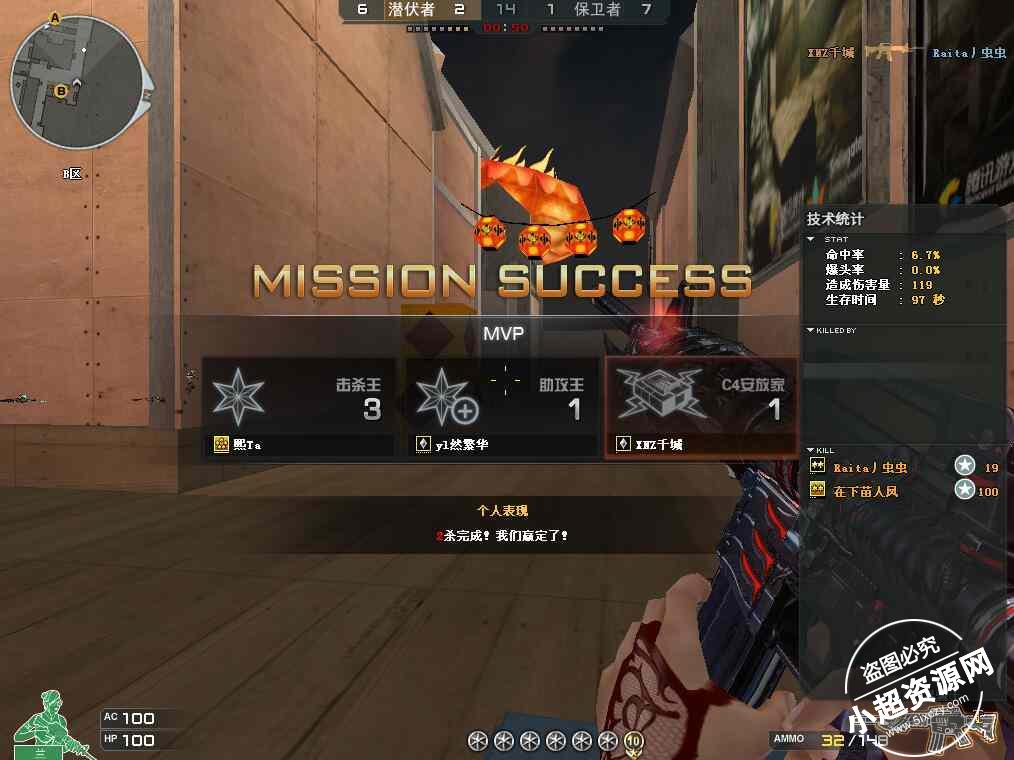1014x760 pixels.
Task: Select the A site marker on minimap
Action: click(x=54, y=18)
